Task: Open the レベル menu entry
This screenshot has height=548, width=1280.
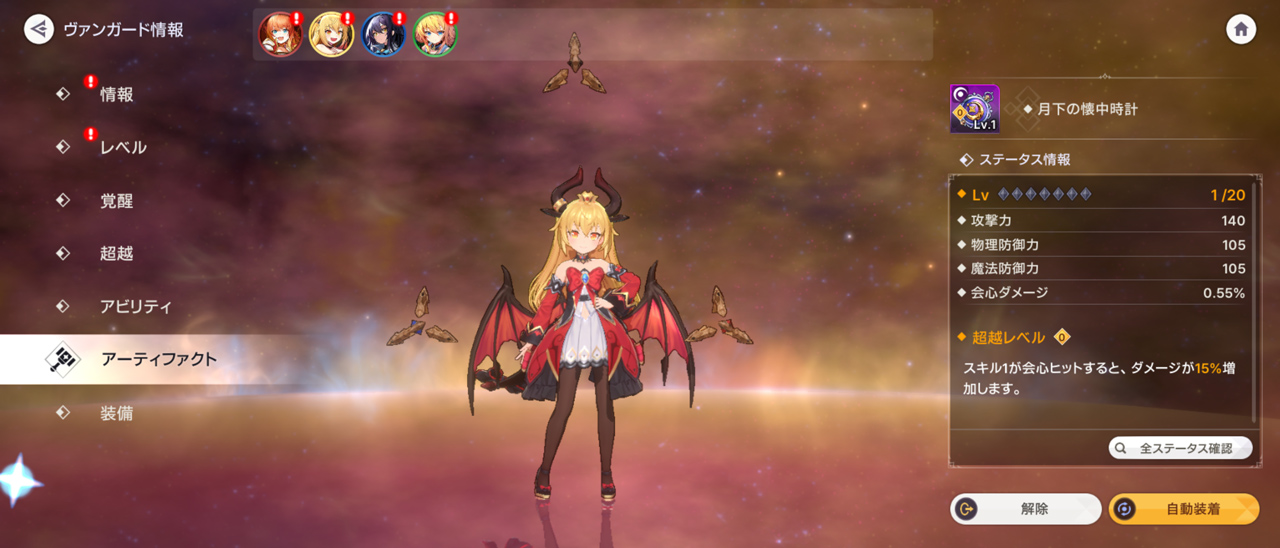Action: (122, 147)
